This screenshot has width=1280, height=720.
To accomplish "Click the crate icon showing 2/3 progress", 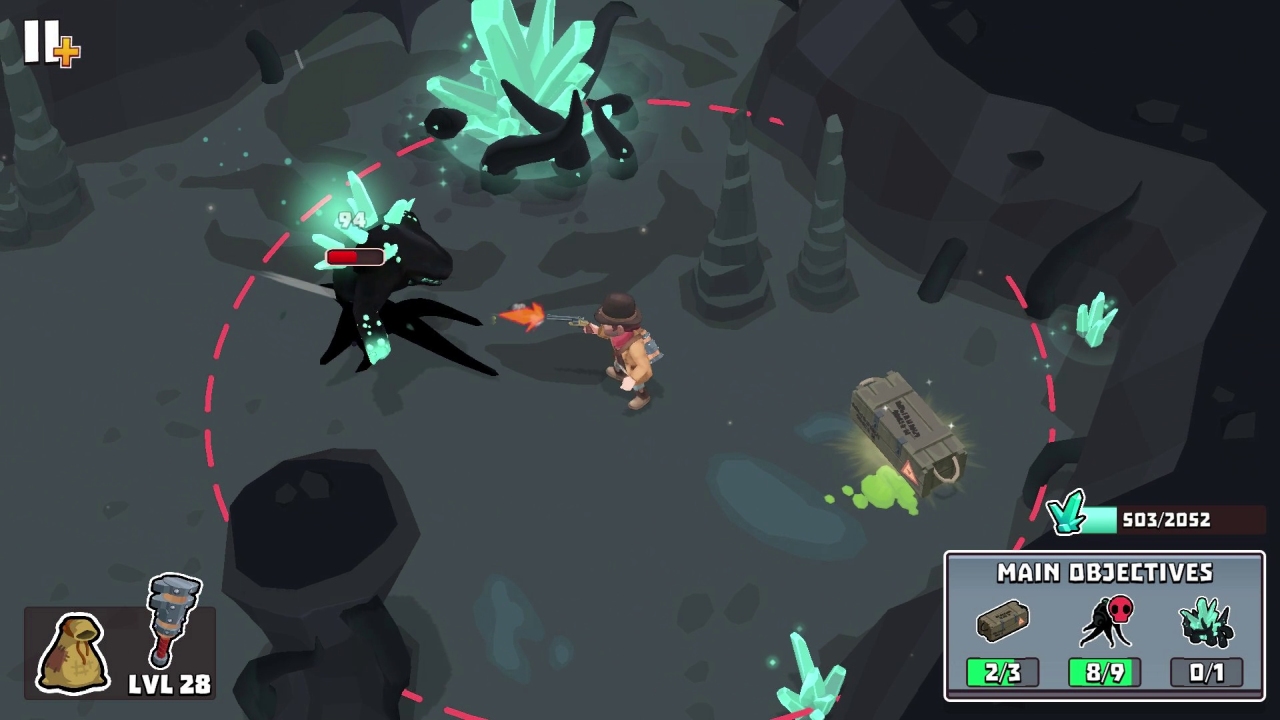I will (x=1002, y=621).
